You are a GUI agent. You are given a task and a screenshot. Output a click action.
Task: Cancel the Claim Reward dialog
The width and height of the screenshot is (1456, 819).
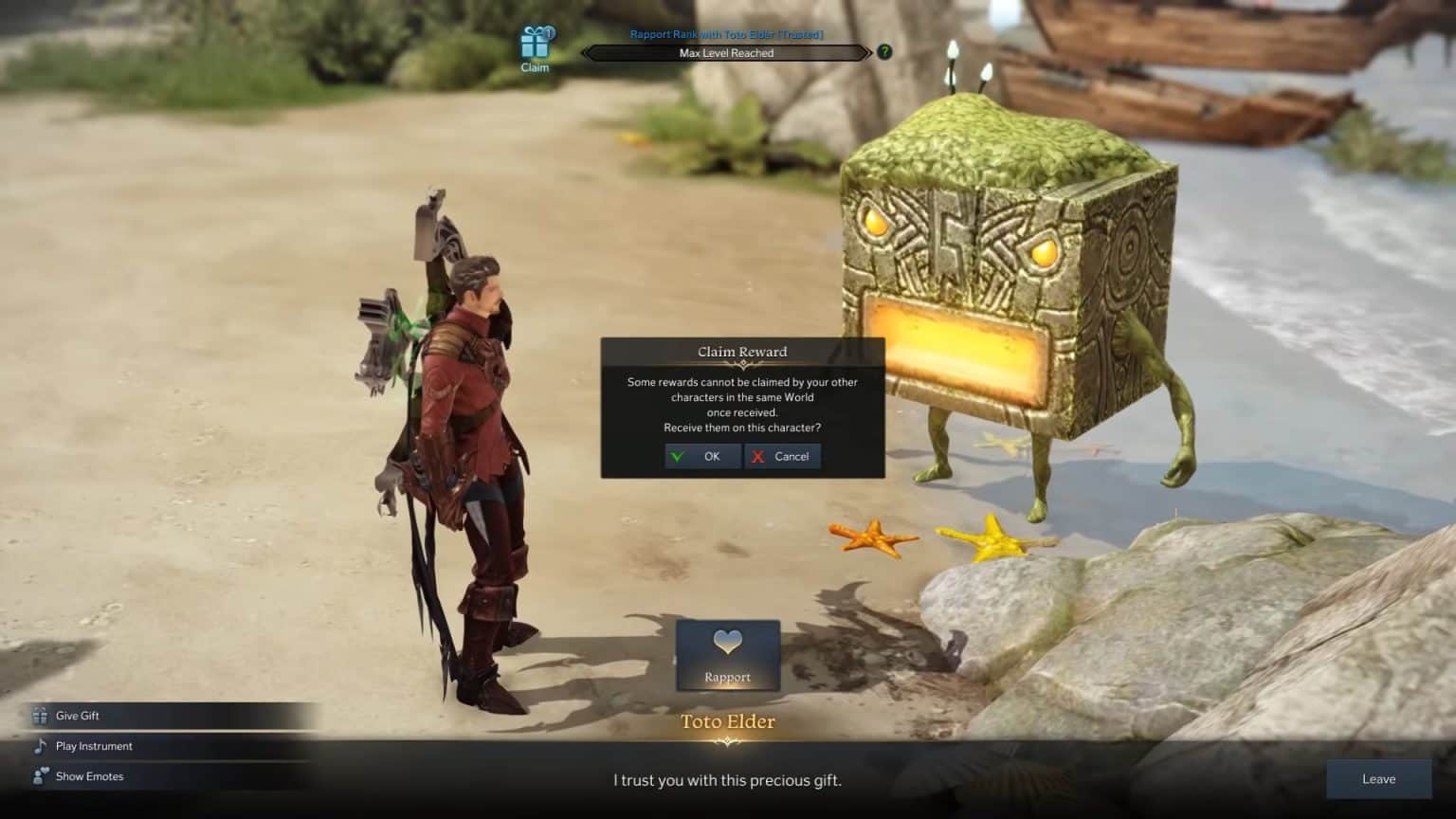coord(783,456)
